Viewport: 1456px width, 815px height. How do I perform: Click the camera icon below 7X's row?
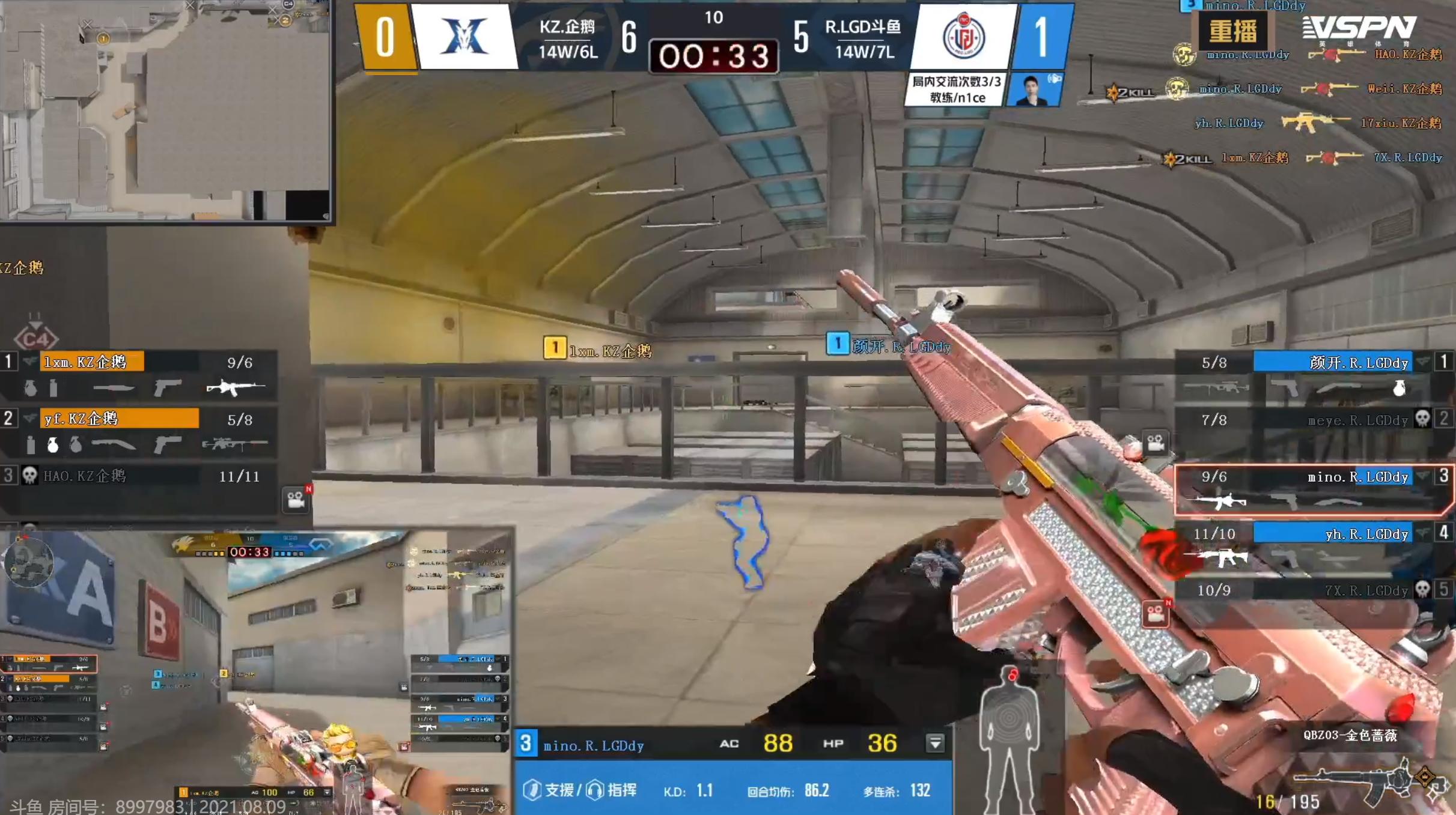[x=1155, y=614]
